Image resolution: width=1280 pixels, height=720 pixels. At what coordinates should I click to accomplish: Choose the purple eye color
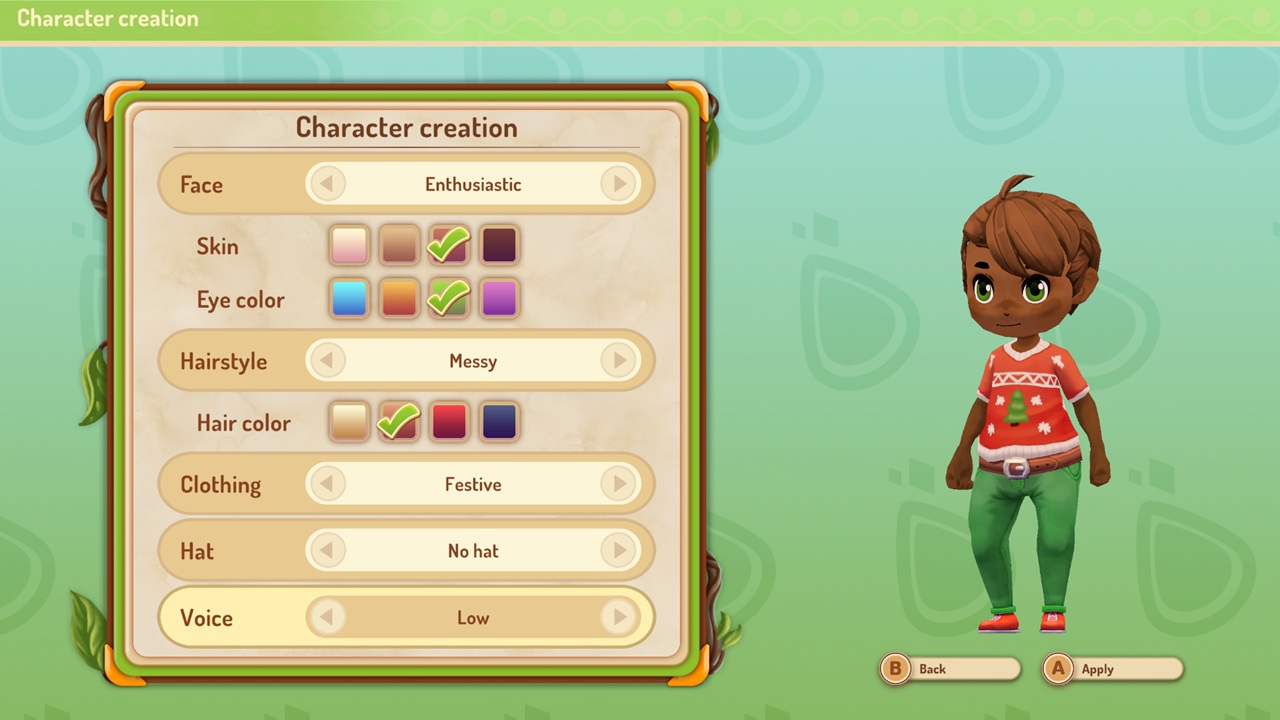498,299
